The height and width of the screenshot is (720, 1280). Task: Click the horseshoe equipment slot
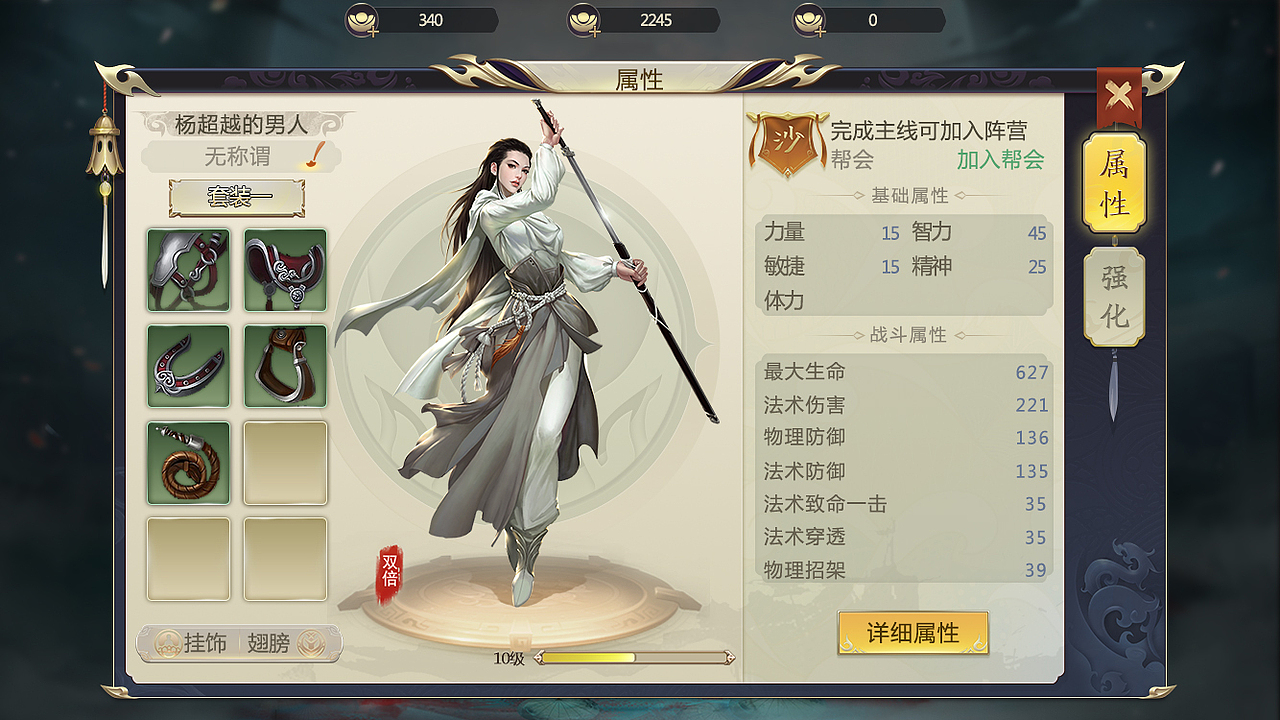click(188, 366)
